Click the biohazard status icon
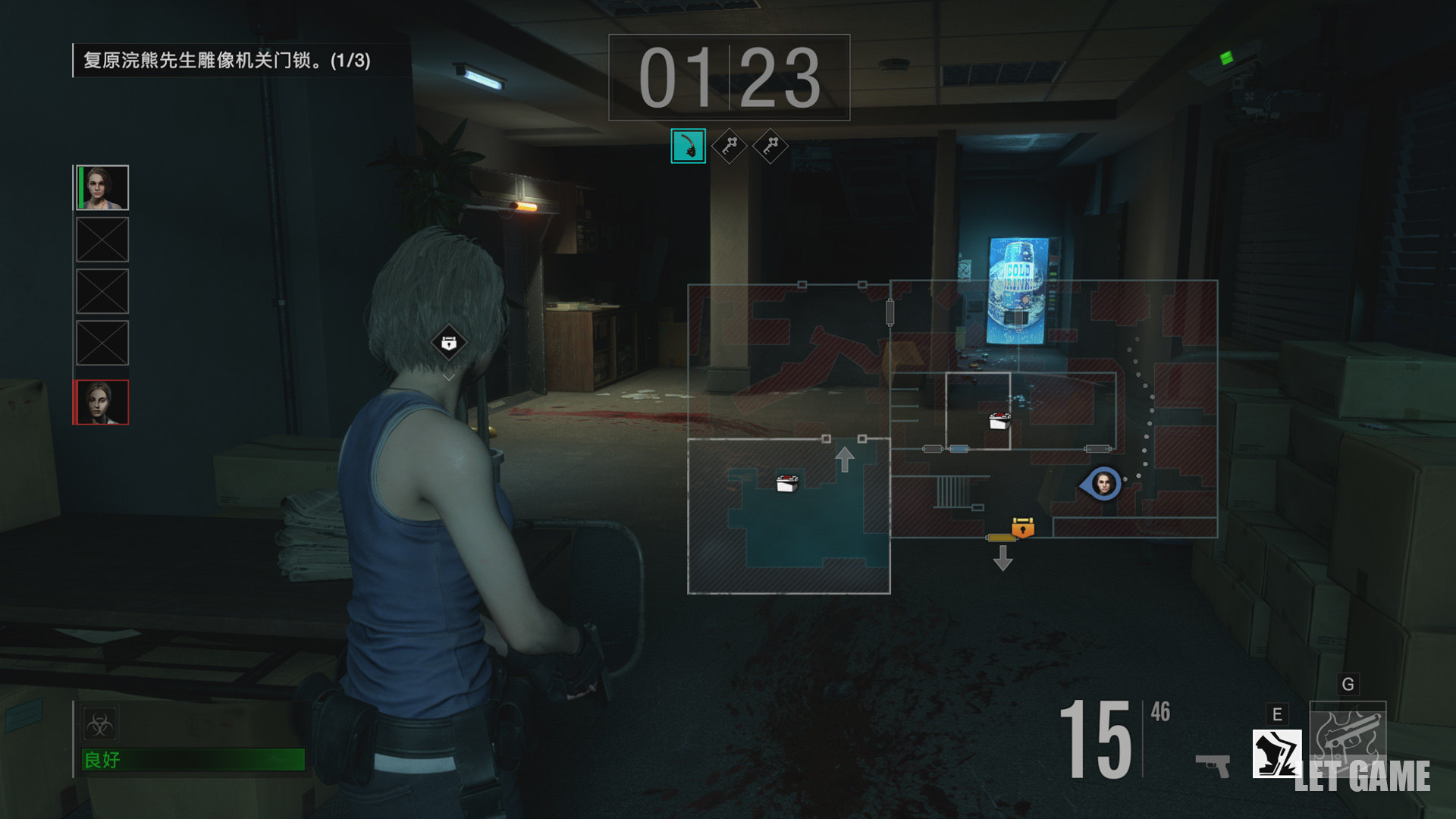The height and width of the screenshot is (819, 1456). [x=99, y=725]
